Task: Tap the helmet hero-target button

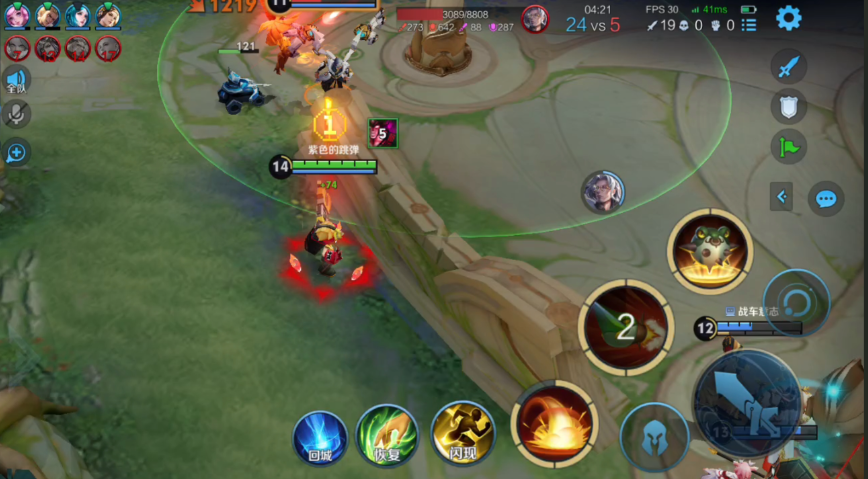Action: tap(654, 436)
